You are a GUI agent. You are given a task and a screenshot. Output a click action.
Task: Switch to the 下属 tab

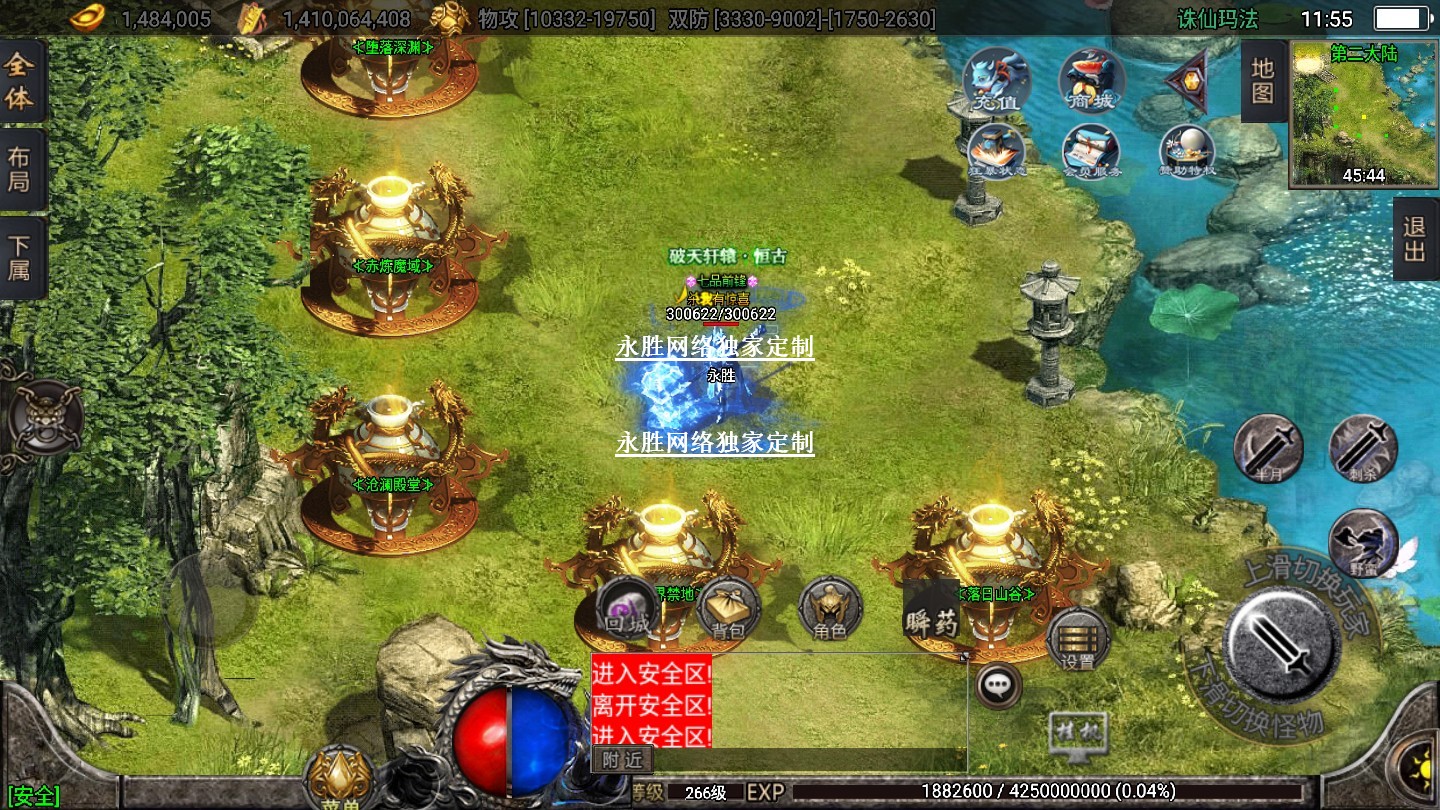click(21, 256)
